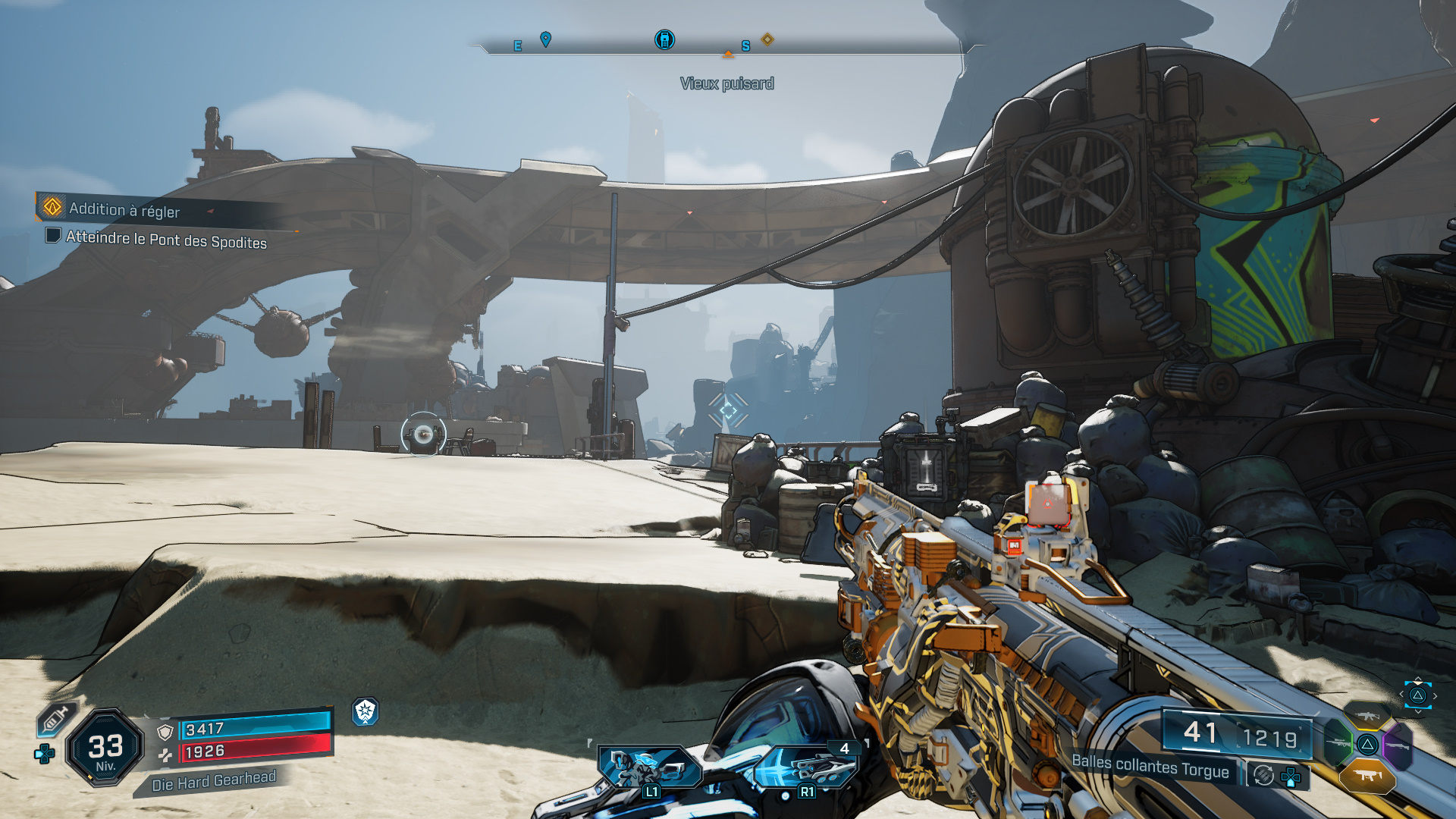Switch to the green sniper rifle slot
The width and height of the screenshot is (1456, 819).
click(x=1338, y=743)
